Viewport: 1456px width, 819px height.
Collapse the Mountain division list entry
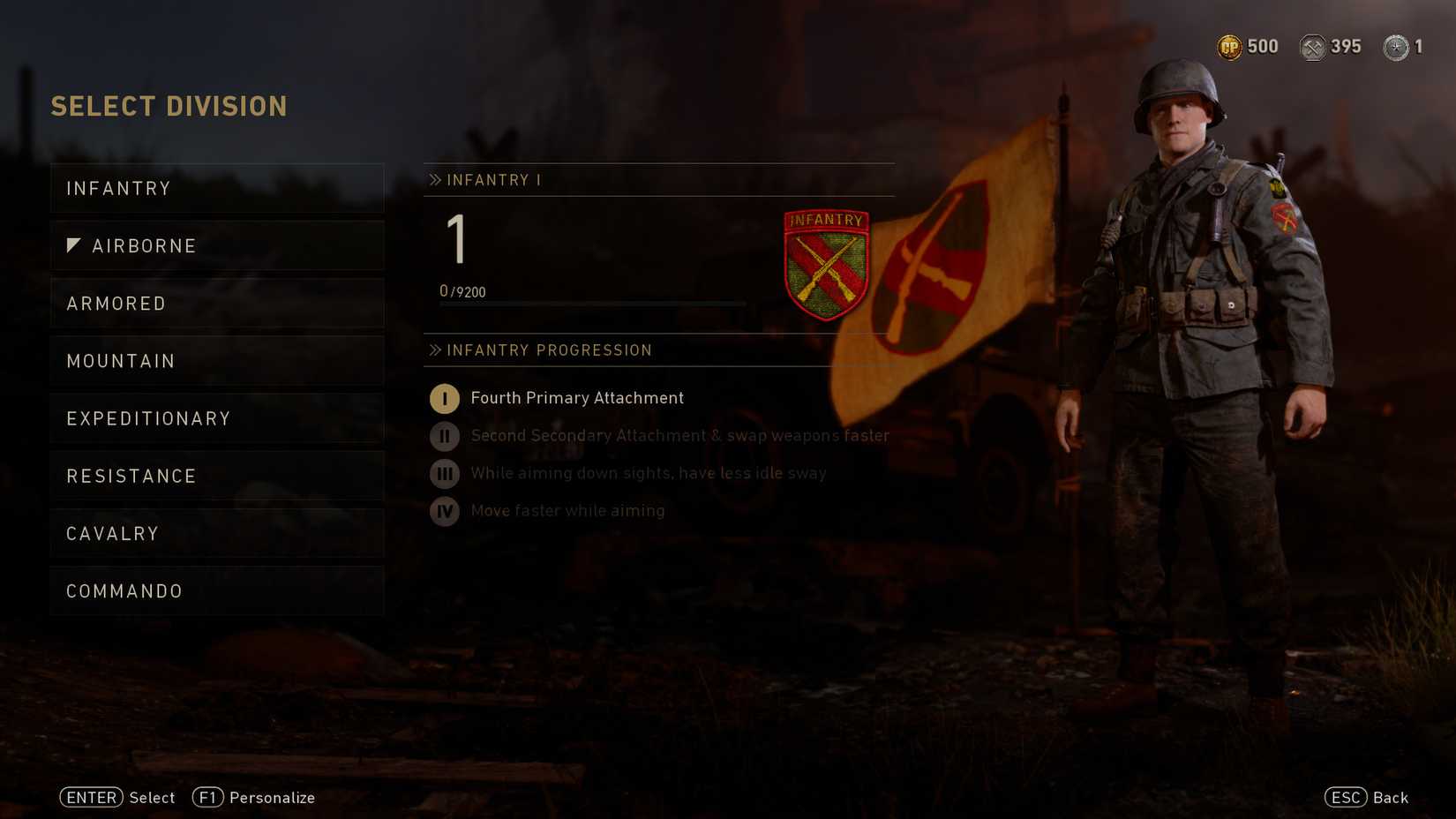pos(216,360)
